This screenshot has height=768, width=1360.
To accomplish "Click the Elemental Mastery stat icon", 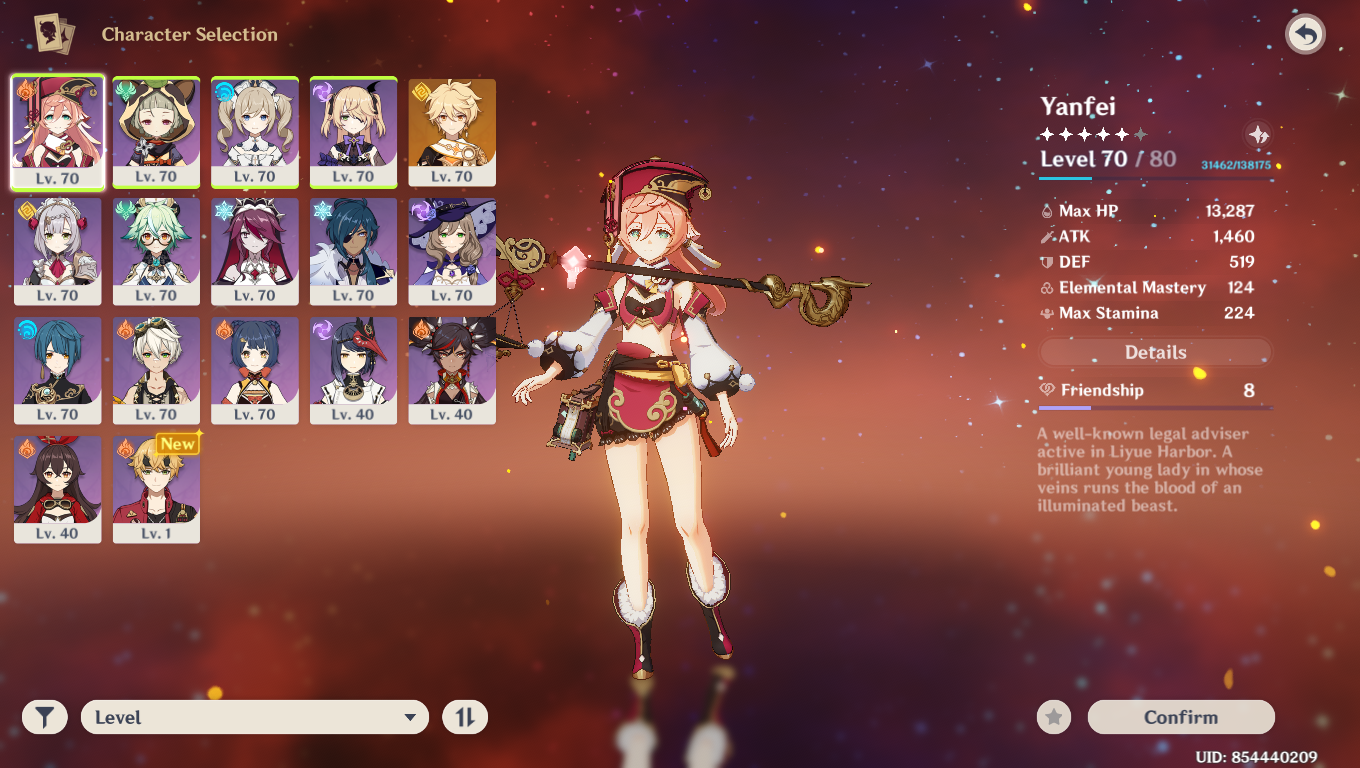I will 1046,287.
